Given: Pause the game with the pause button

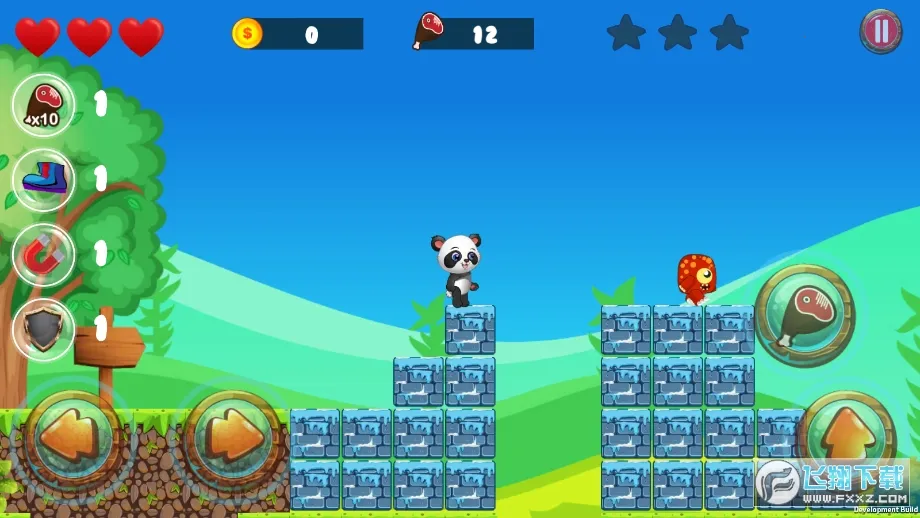Looking at the screenshot, I should 880,31.
